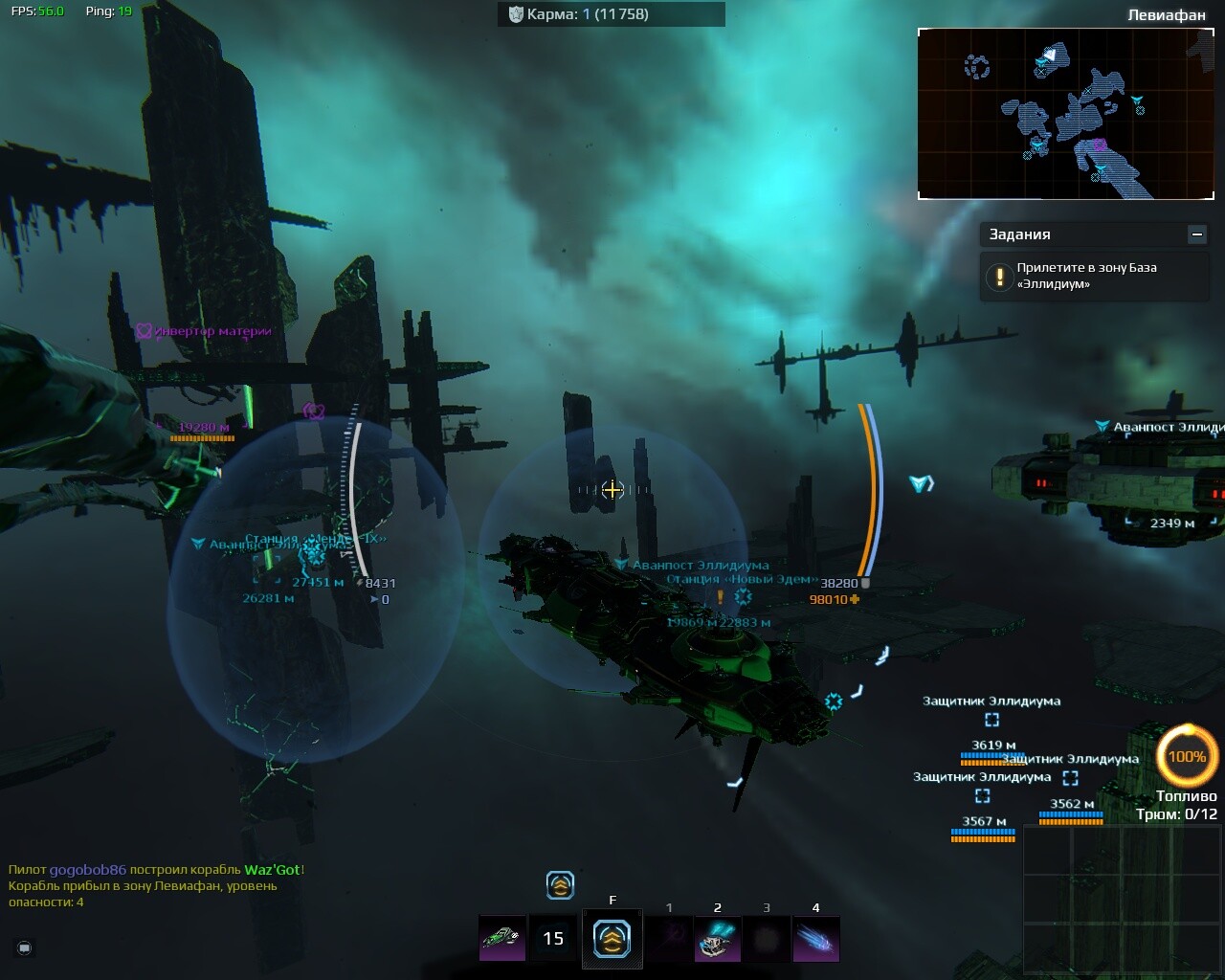
Task: Click the Карма indicator at top
Action: [611, 14]
